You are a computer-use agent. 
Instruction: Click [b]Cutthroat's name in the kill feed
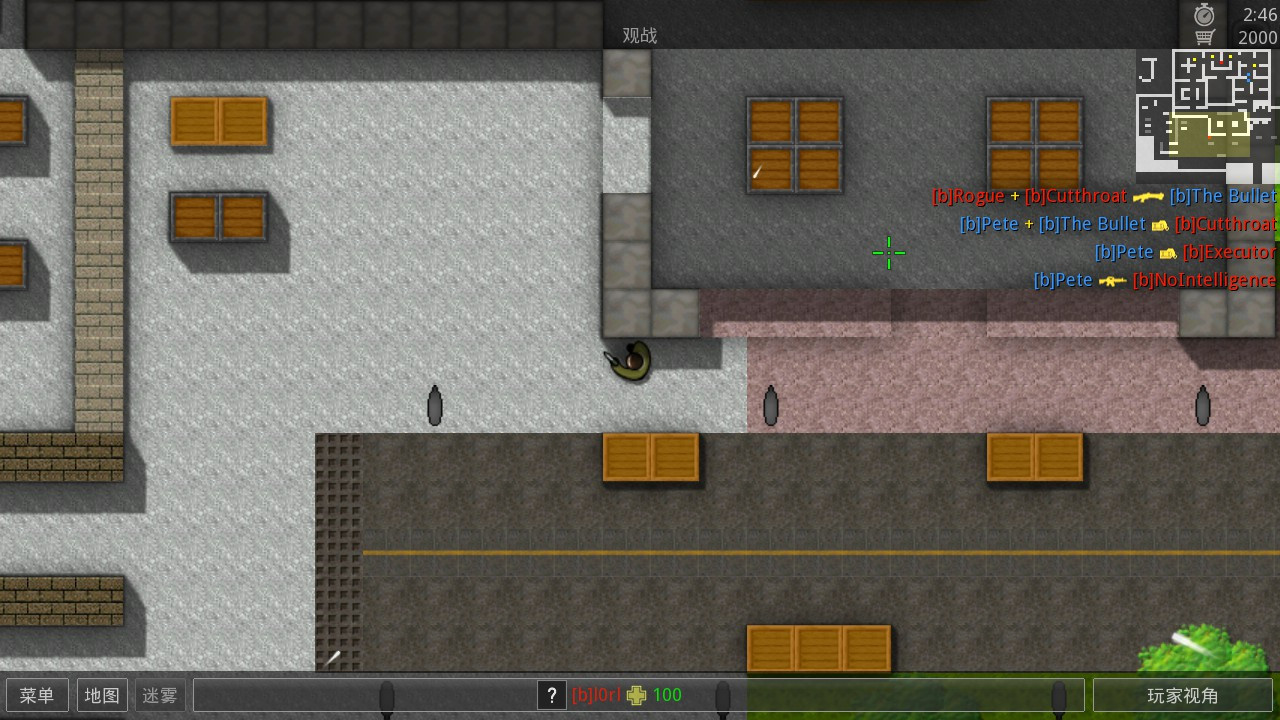1077,196
